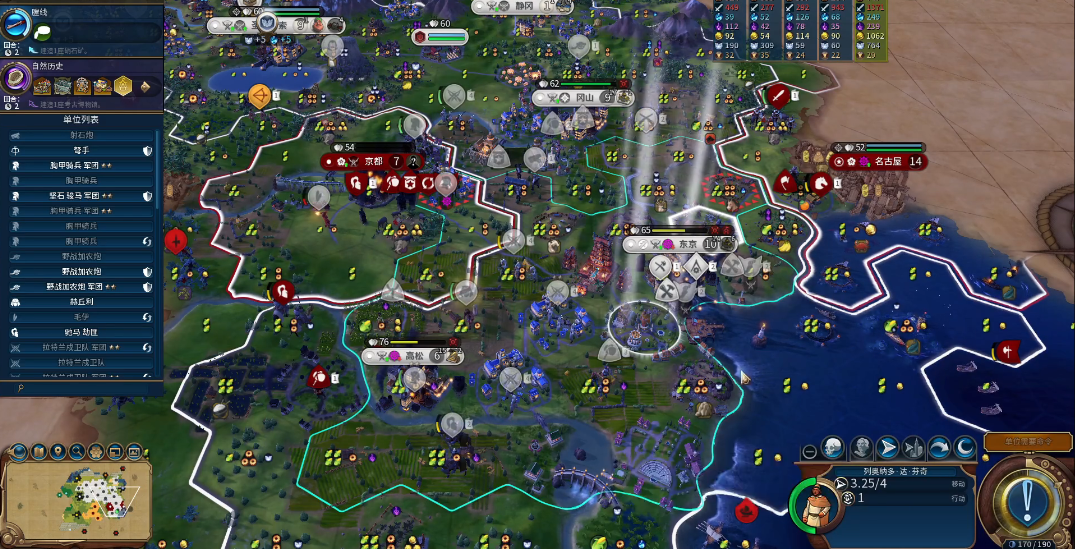This screenshot has width=1075, height=549.
Task: Choose 射石炮 from the unit list
Action: click(79, 135)
